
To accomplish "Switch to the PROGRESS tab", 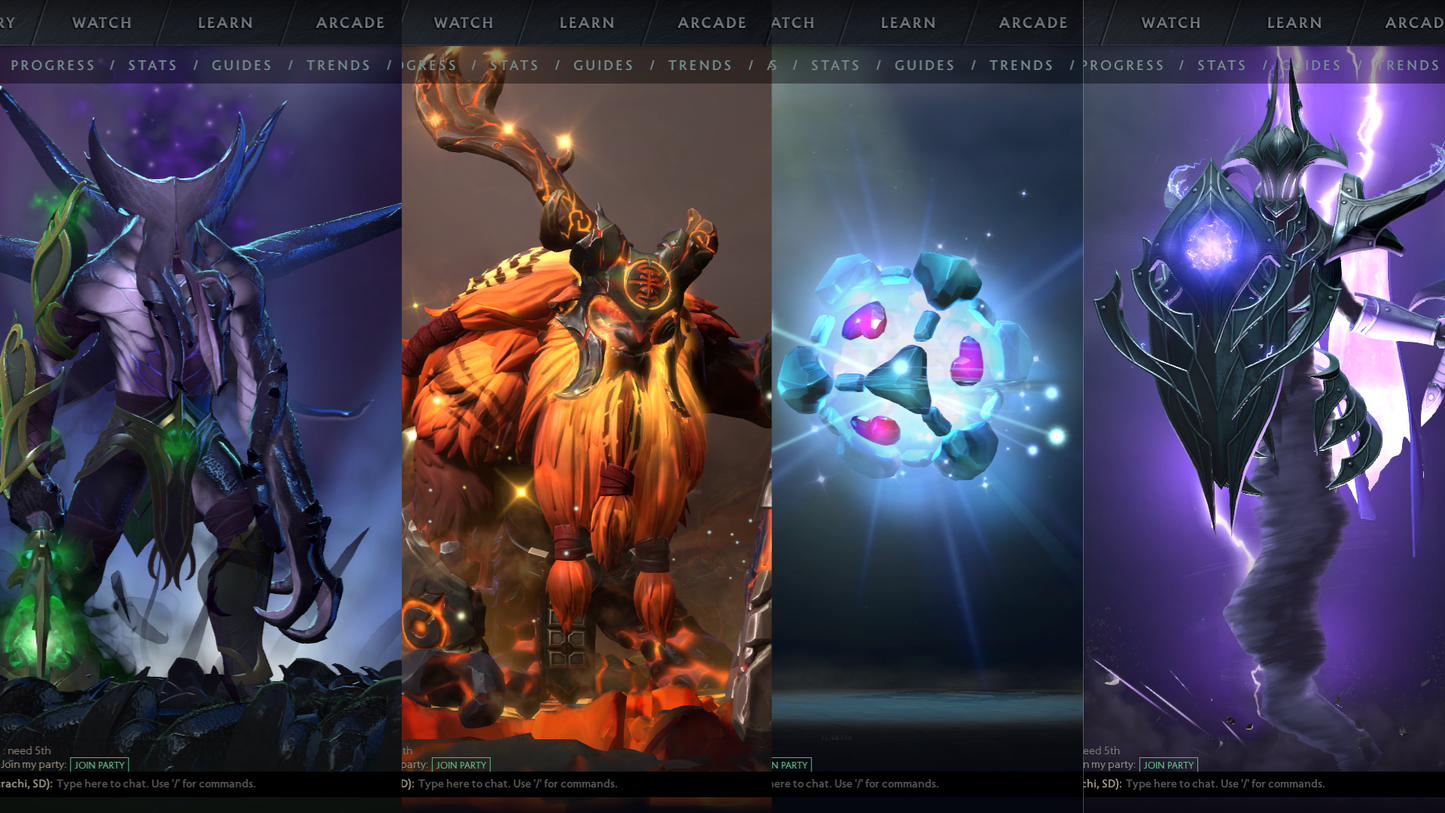I will (54, 65).
